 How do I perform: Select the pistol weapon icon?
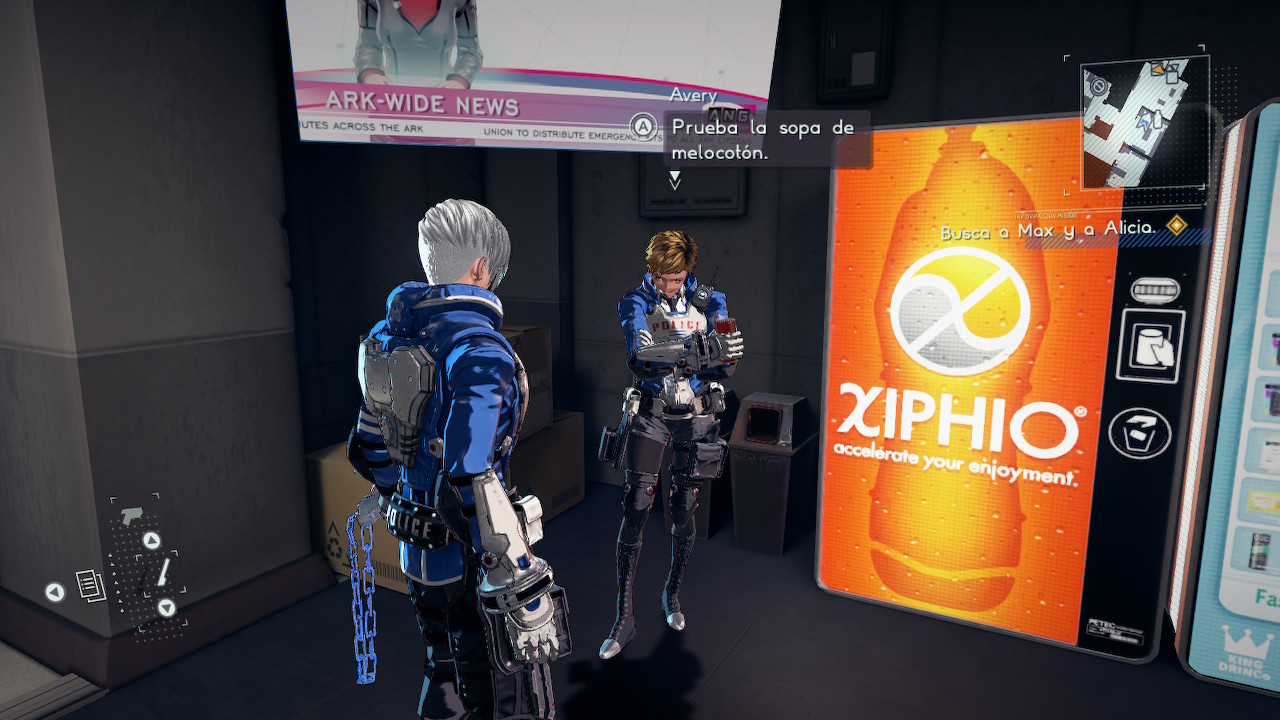(x=131, y=517)
